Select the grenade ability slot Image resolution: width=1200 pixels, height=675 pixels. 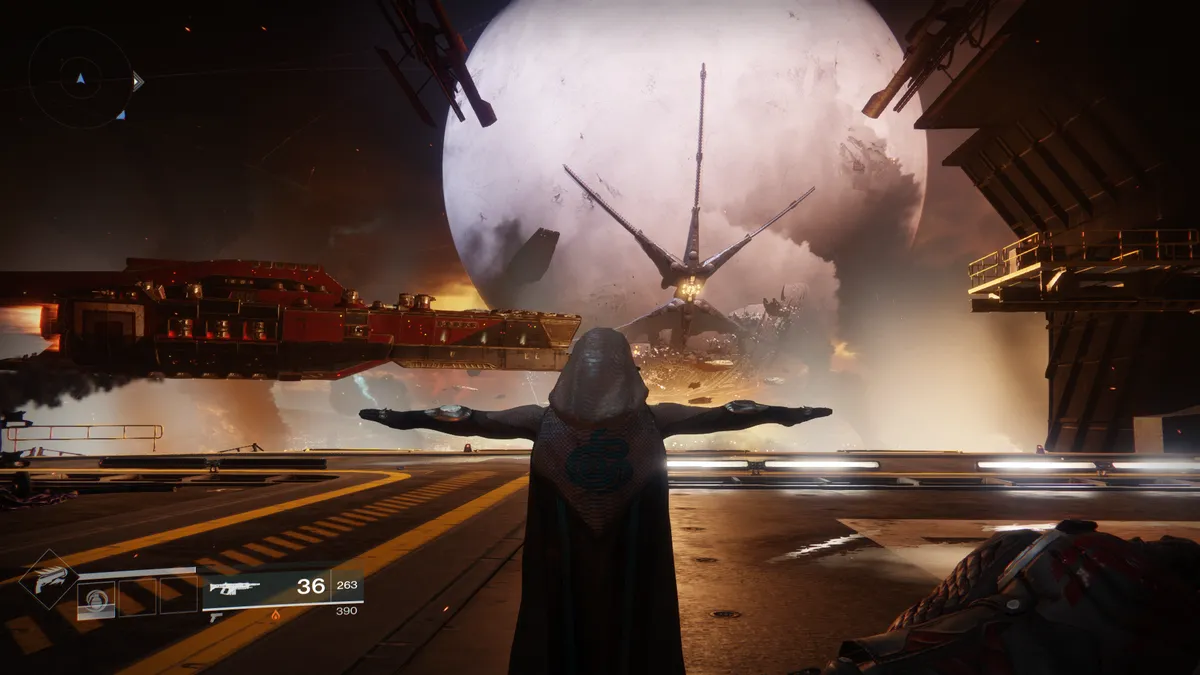pos(97,600)
